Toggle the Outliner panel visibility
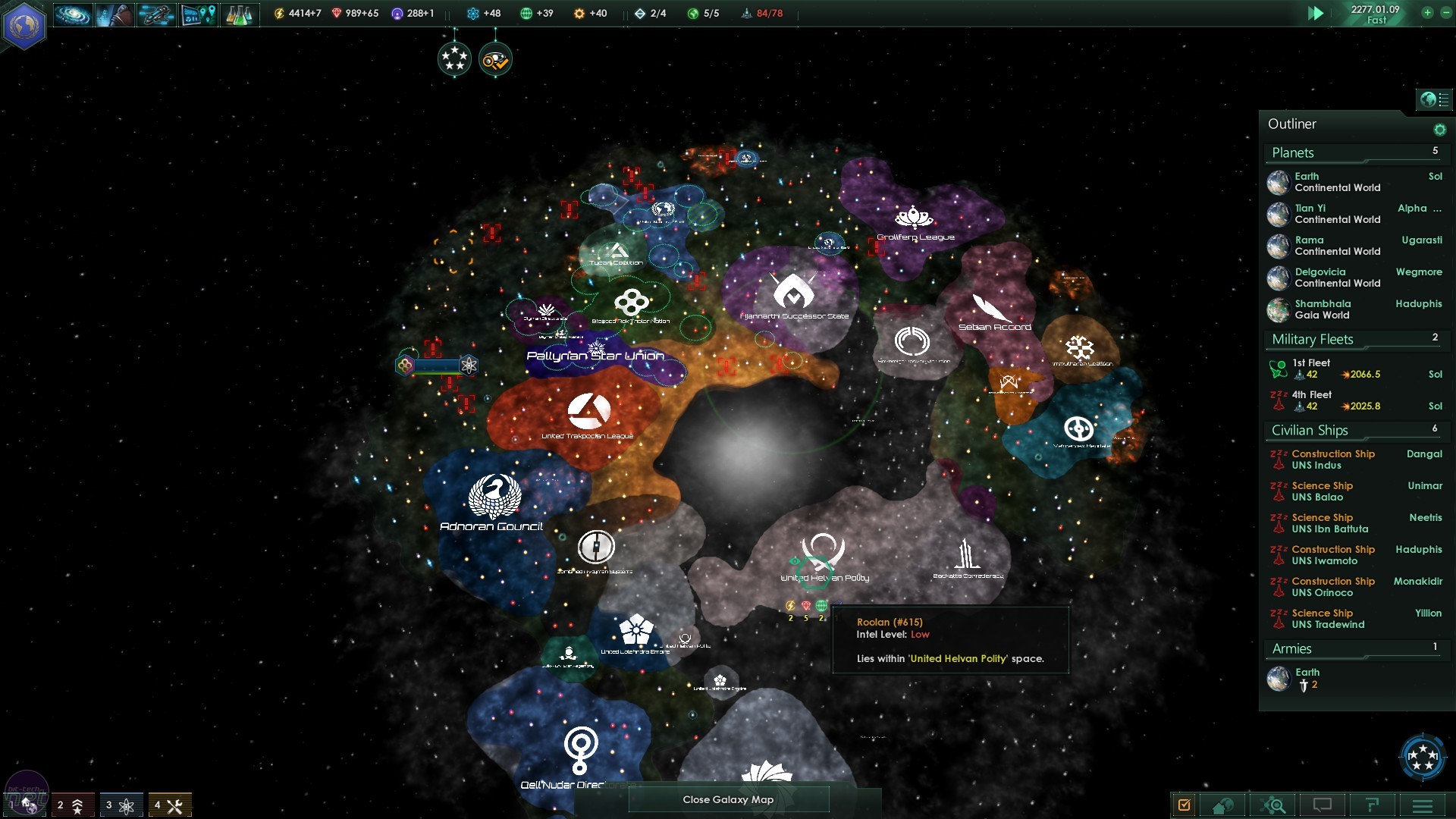Viewport: 1456px width, 819px height. point(1433,99)
